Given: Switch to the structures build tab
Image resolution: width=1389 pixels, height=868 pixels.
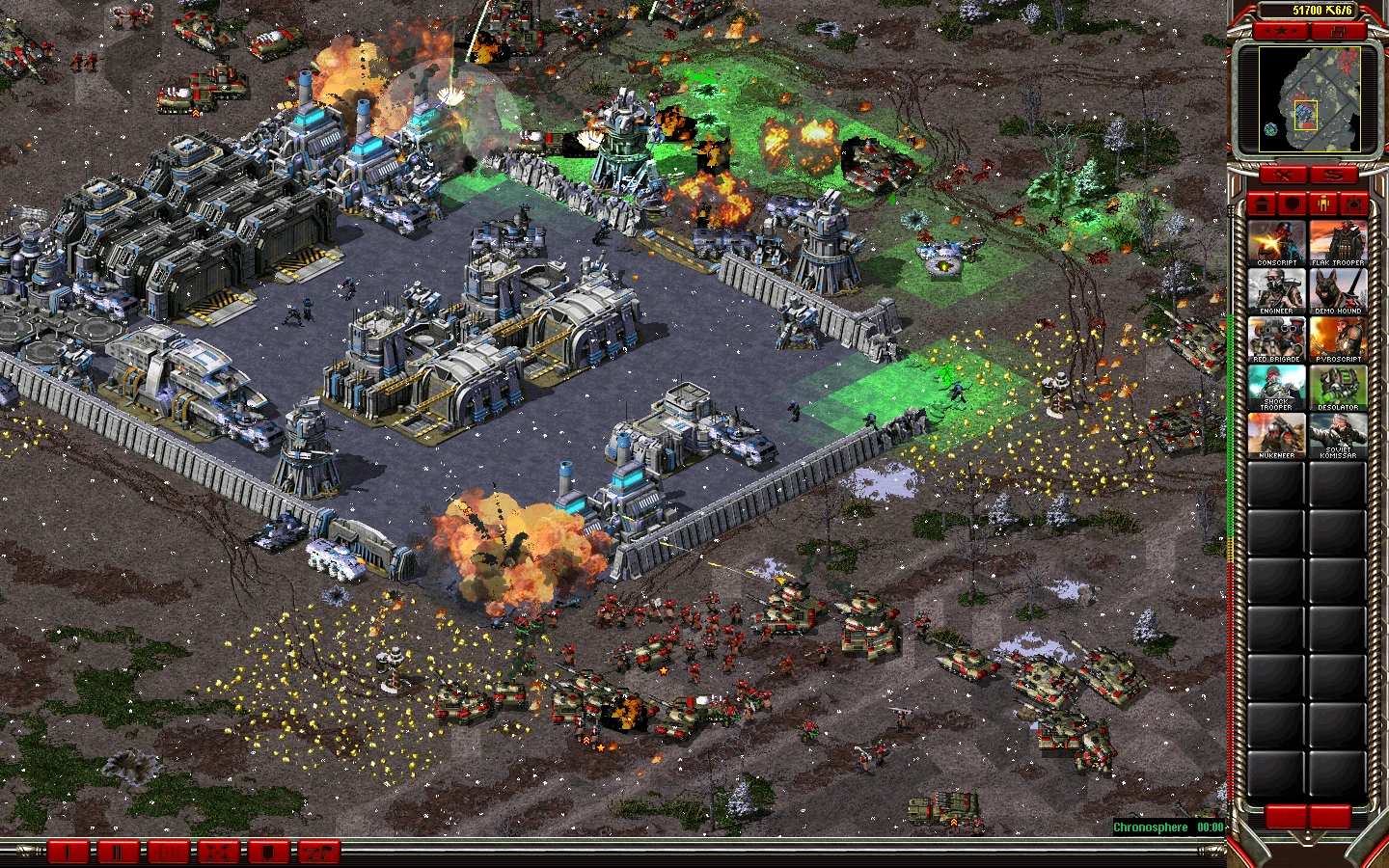Looking at the screenshot, I should point(1263,204).
